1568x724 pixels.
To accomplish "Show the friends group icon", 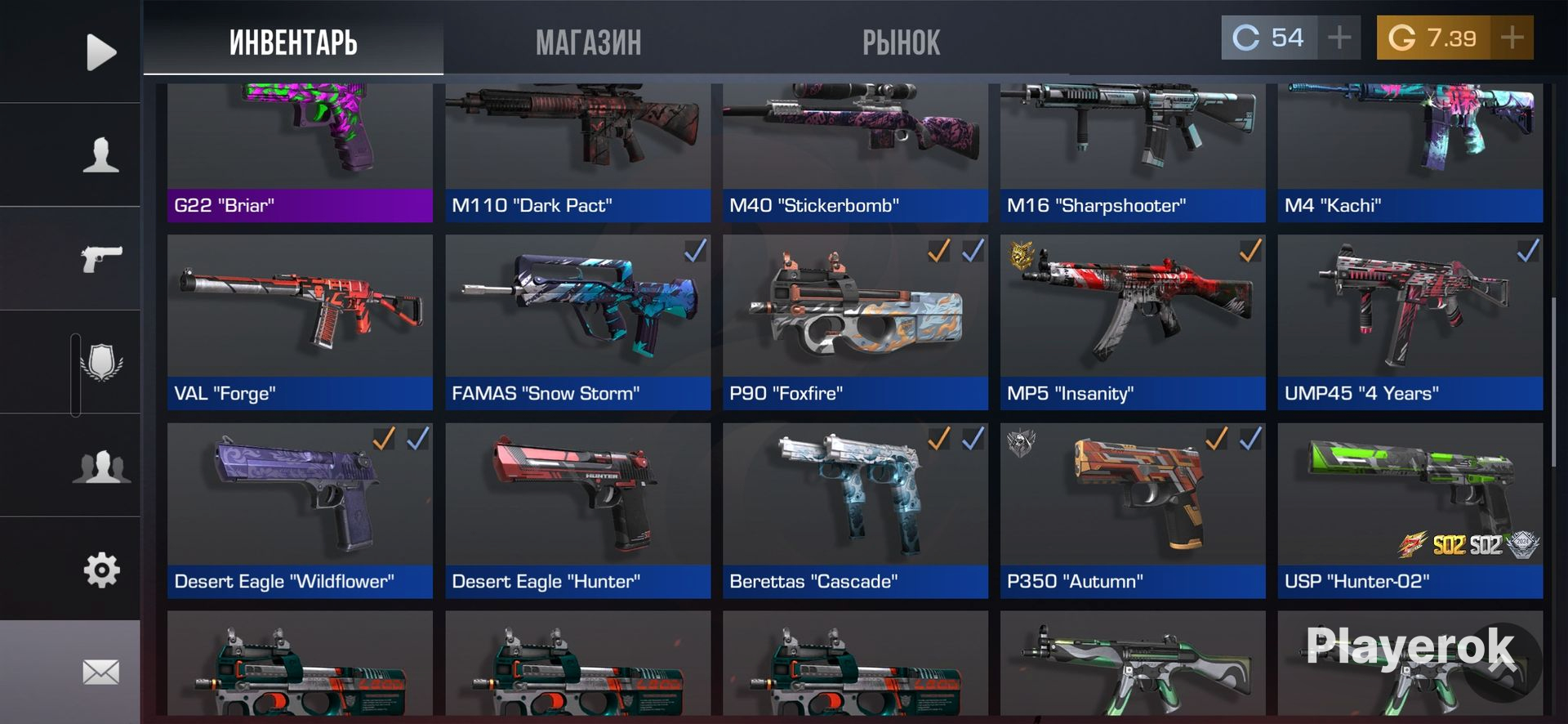I will [x=101, y=467].
